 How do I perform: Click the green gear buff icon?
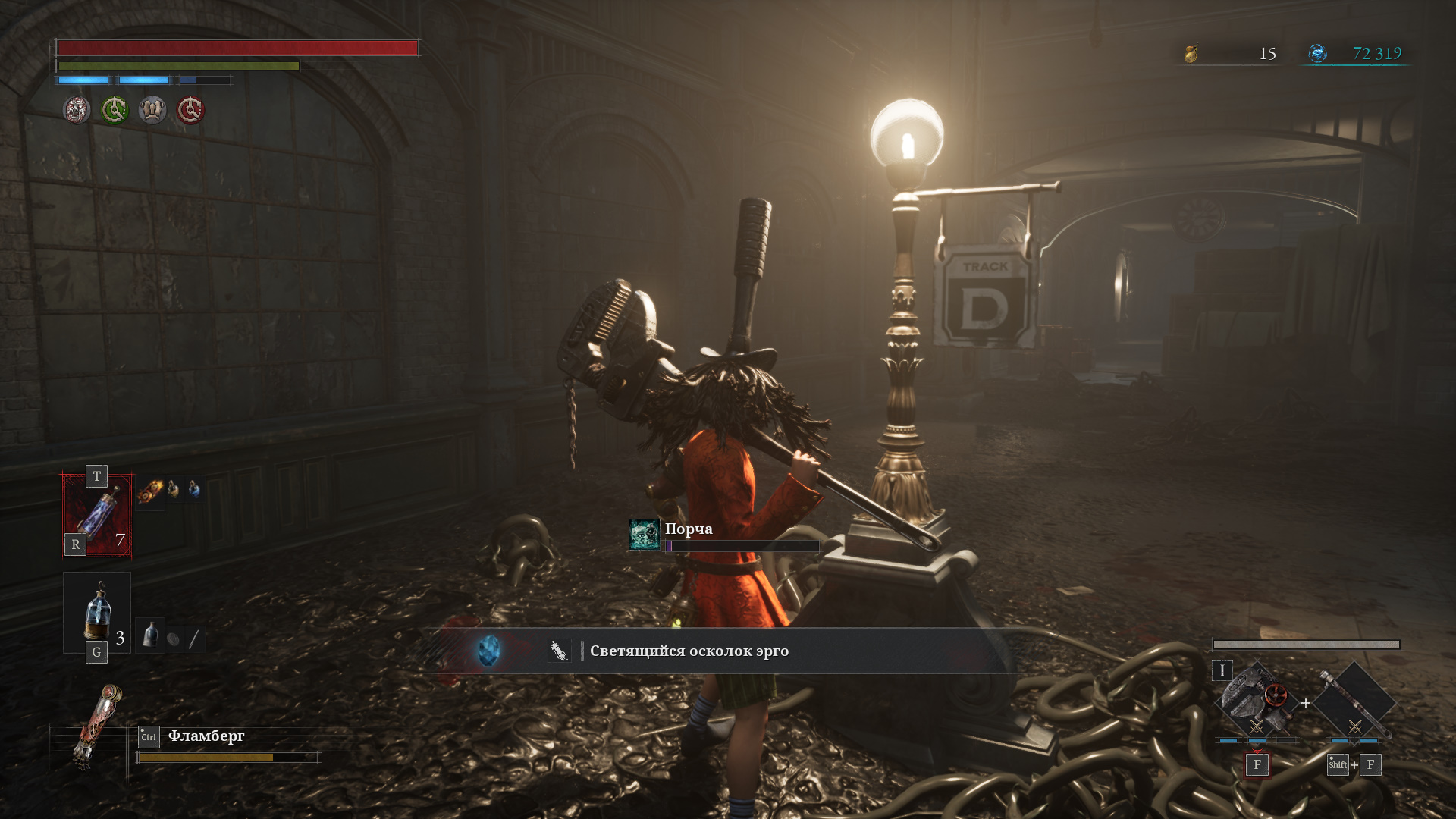point(115,111)
